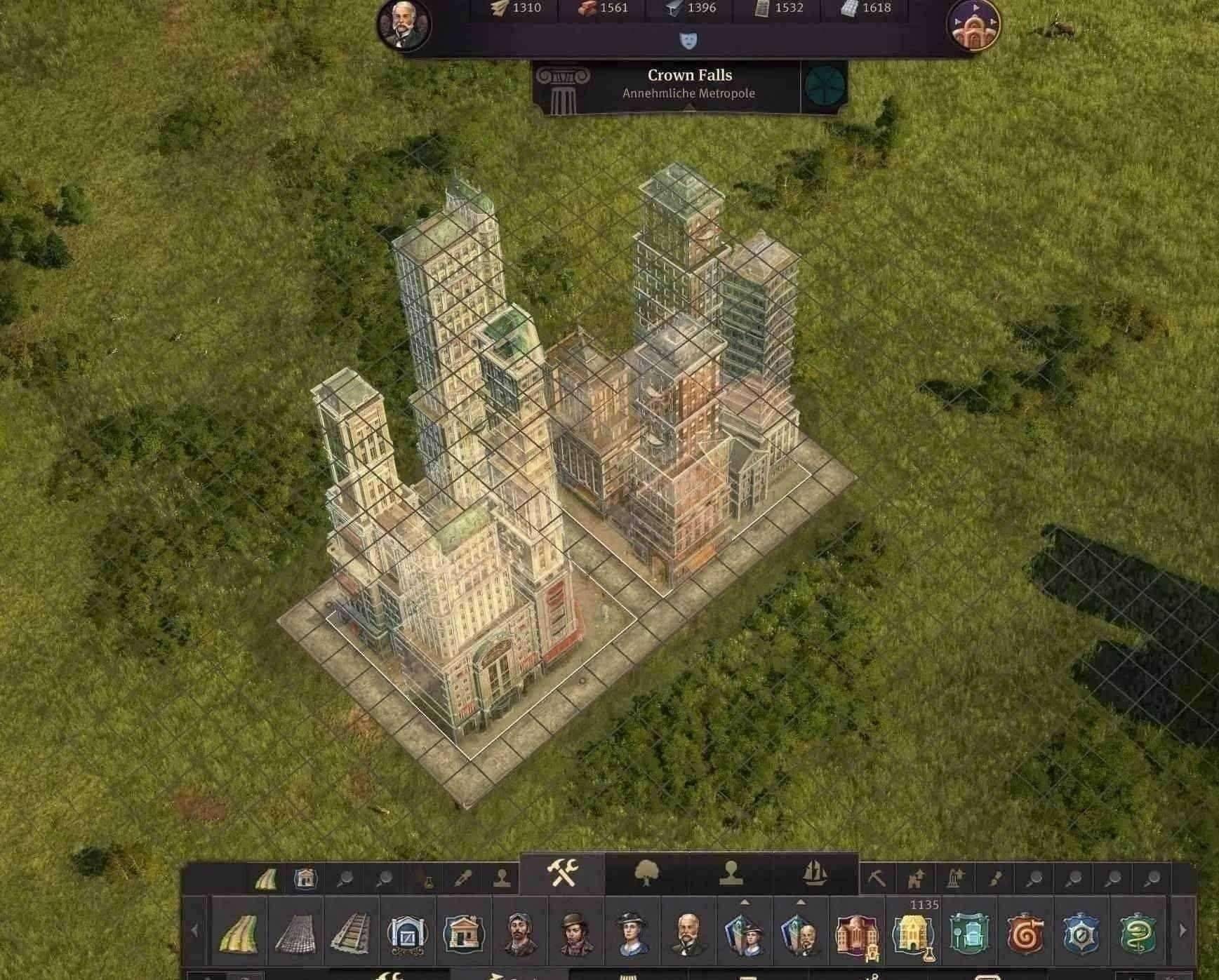
Task: Choose the hospital snake emblem icon
Action: pos(1137,933)
